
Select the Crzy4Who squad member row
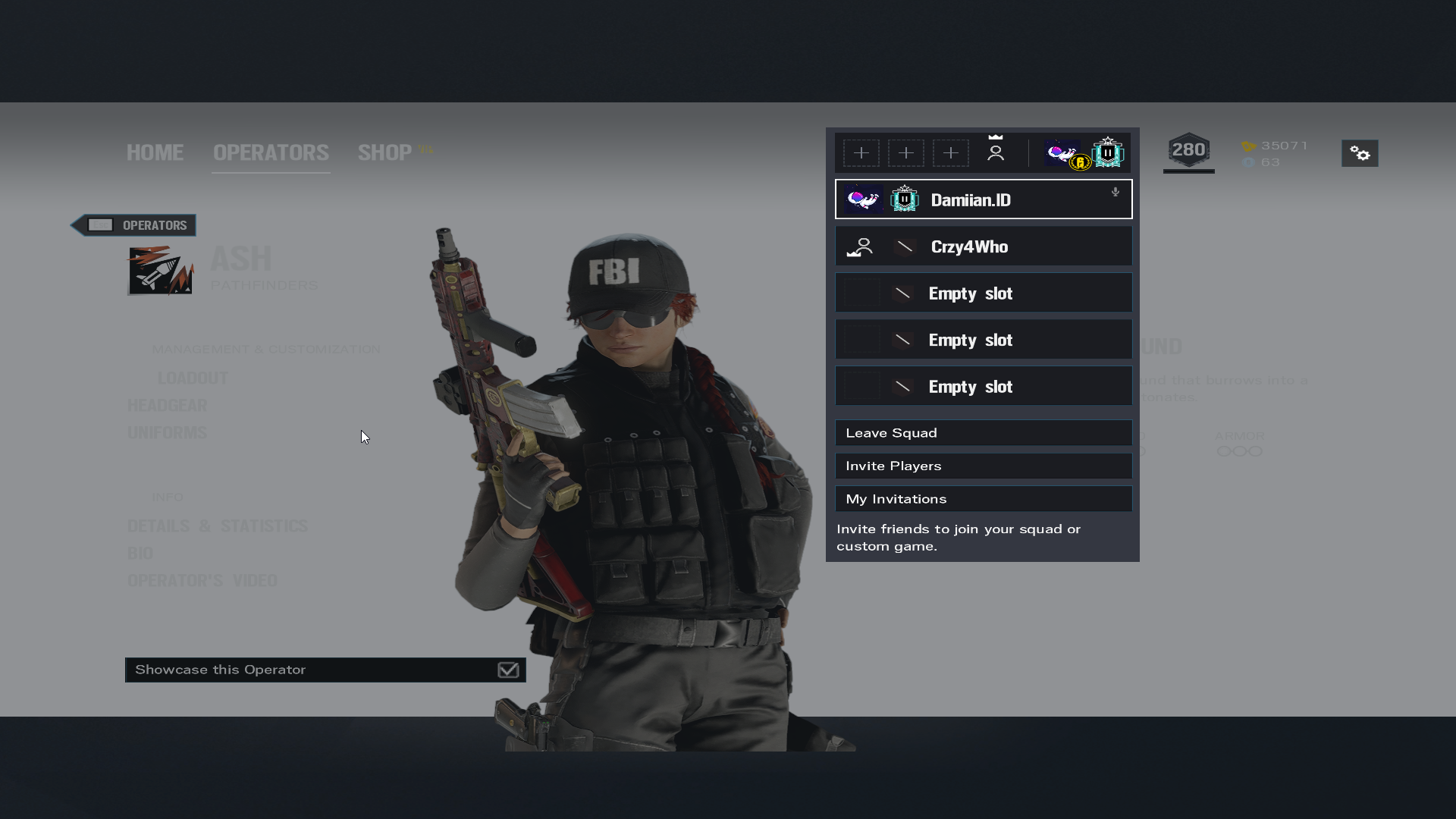click(984, 246)
